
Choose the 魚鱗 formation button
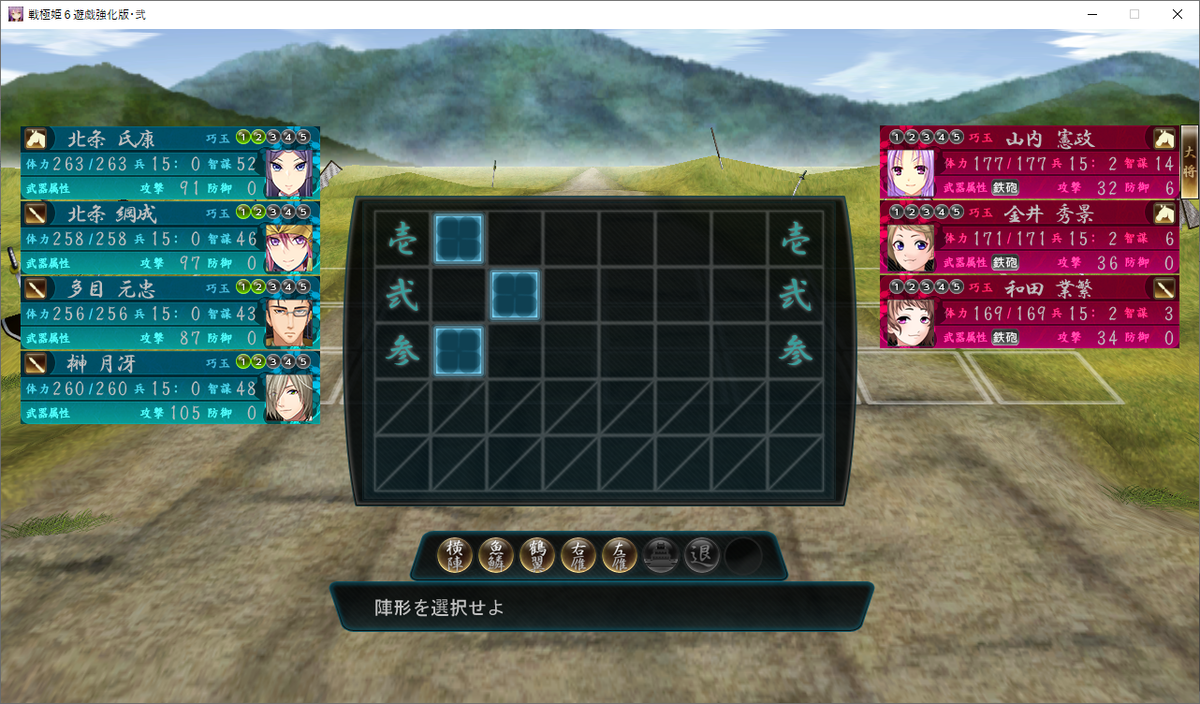pos(497,555)
